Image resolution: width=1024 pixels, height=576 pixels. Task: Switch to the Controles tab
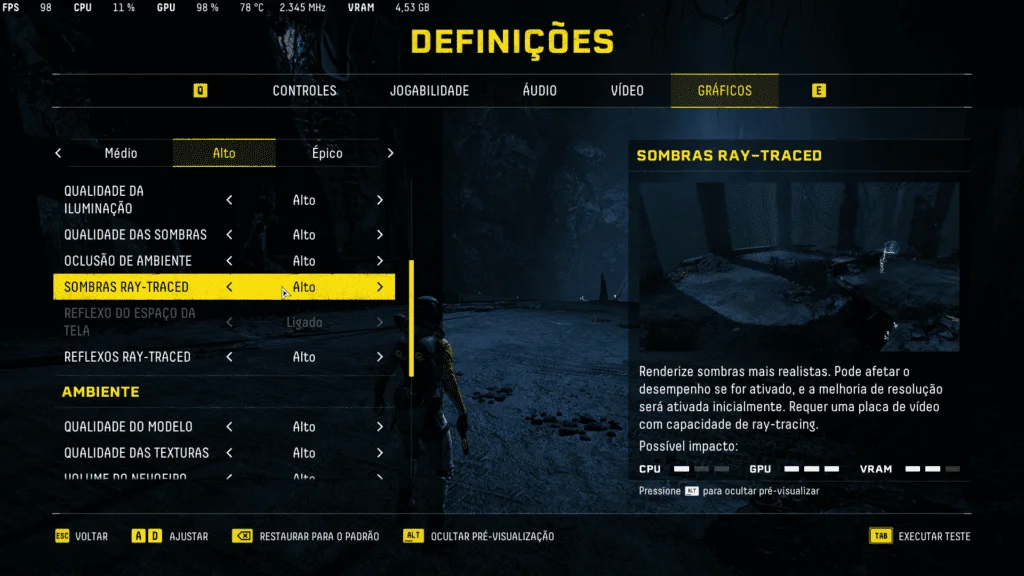coord(304,91)
